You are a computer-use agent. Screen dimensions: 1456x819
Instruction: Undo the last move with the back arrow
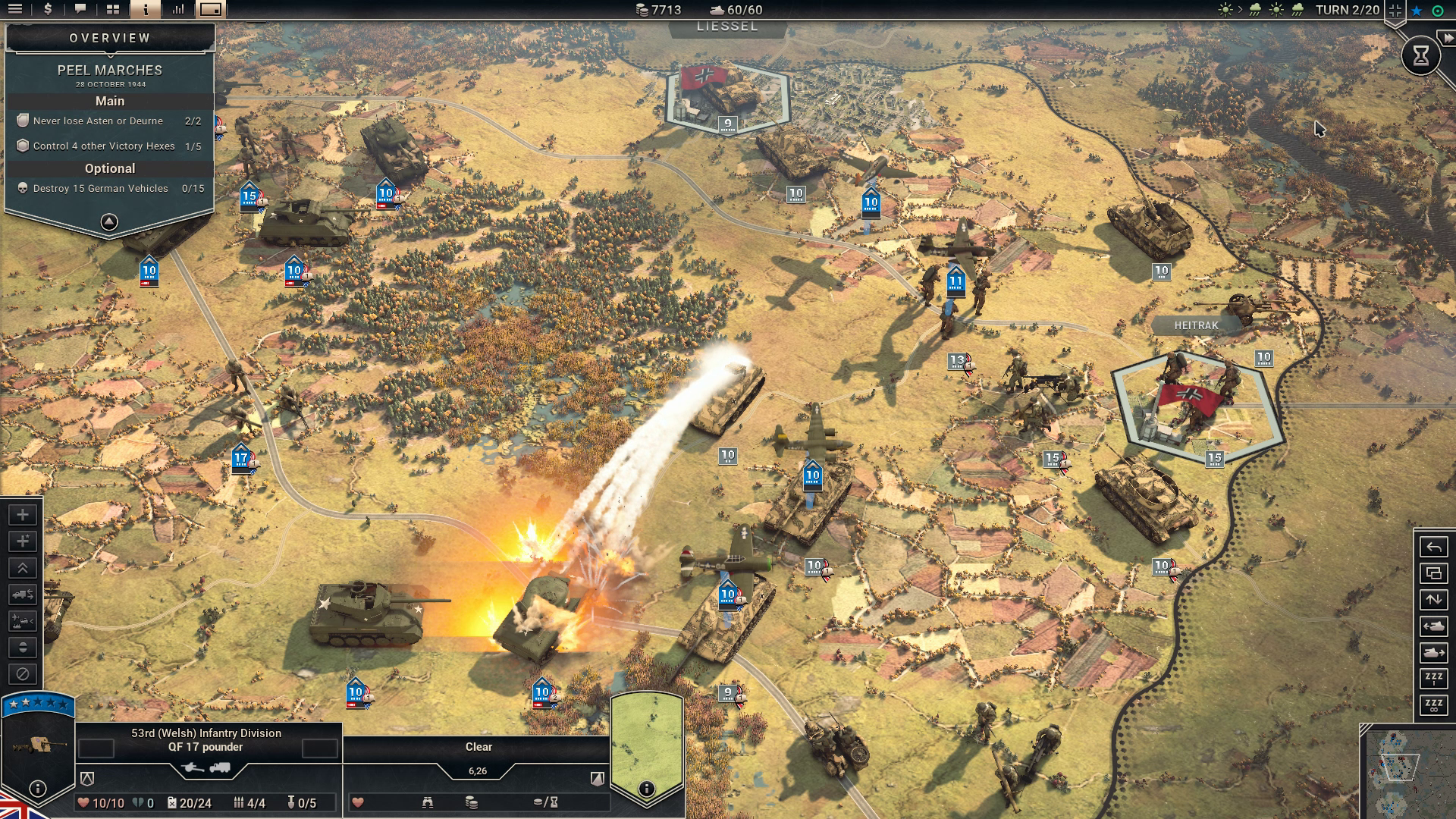click(1433, 547)
